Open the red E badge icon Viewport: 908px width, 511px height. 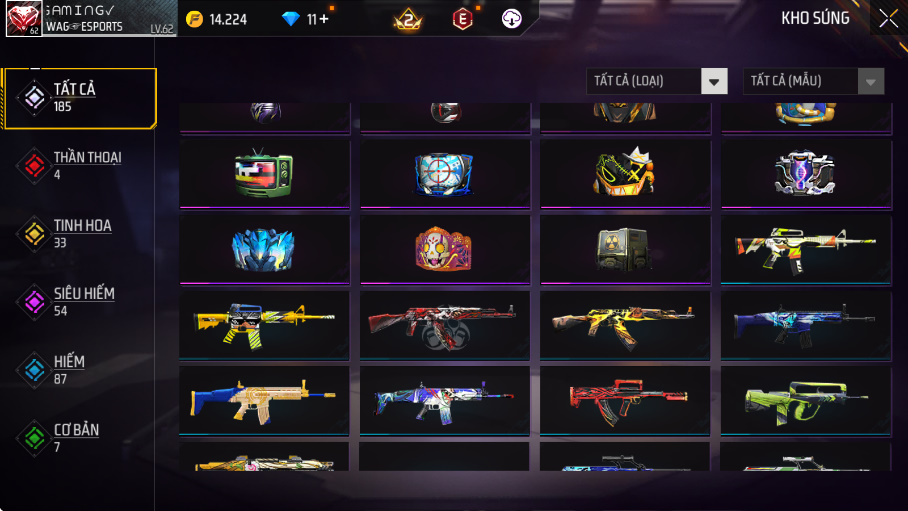[x=462, y=19]
